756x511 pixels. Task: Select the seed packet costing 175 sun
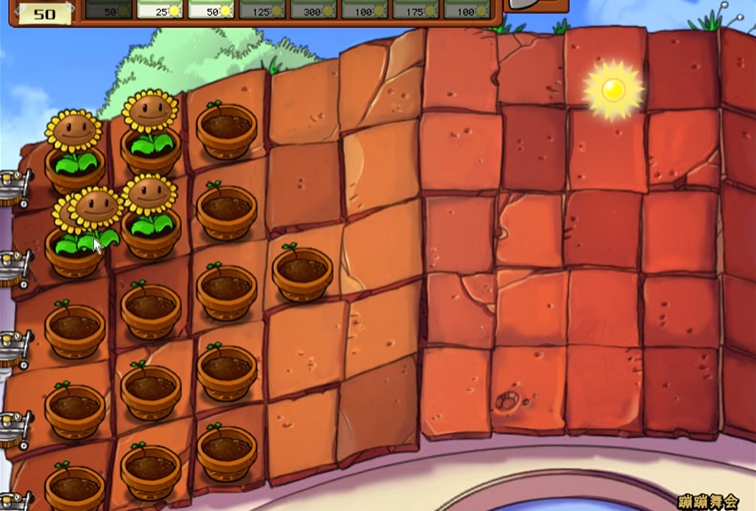[414, 9]
